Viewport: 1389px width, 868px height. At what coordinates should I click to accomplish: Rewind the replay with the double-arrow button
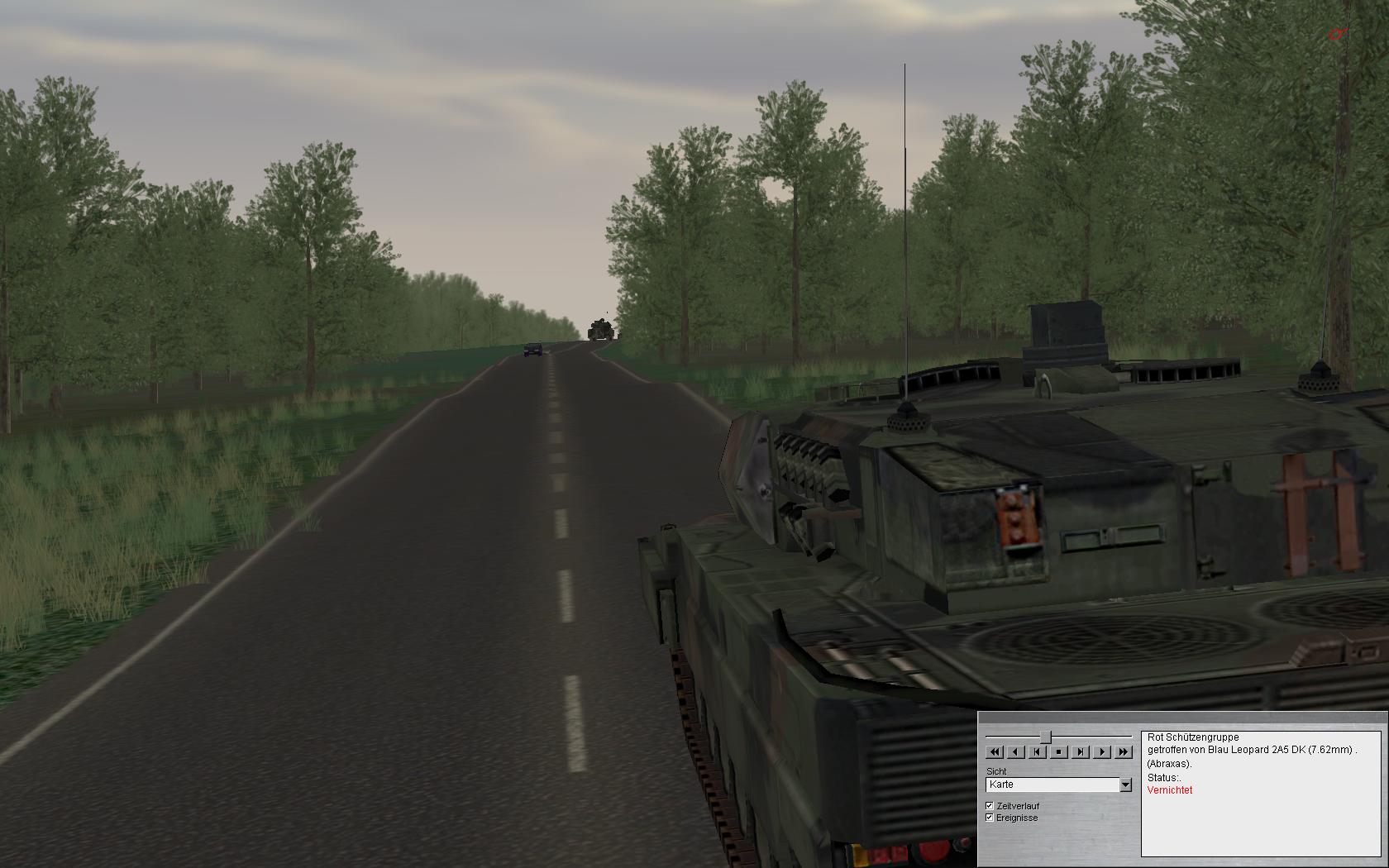[995, 752]
